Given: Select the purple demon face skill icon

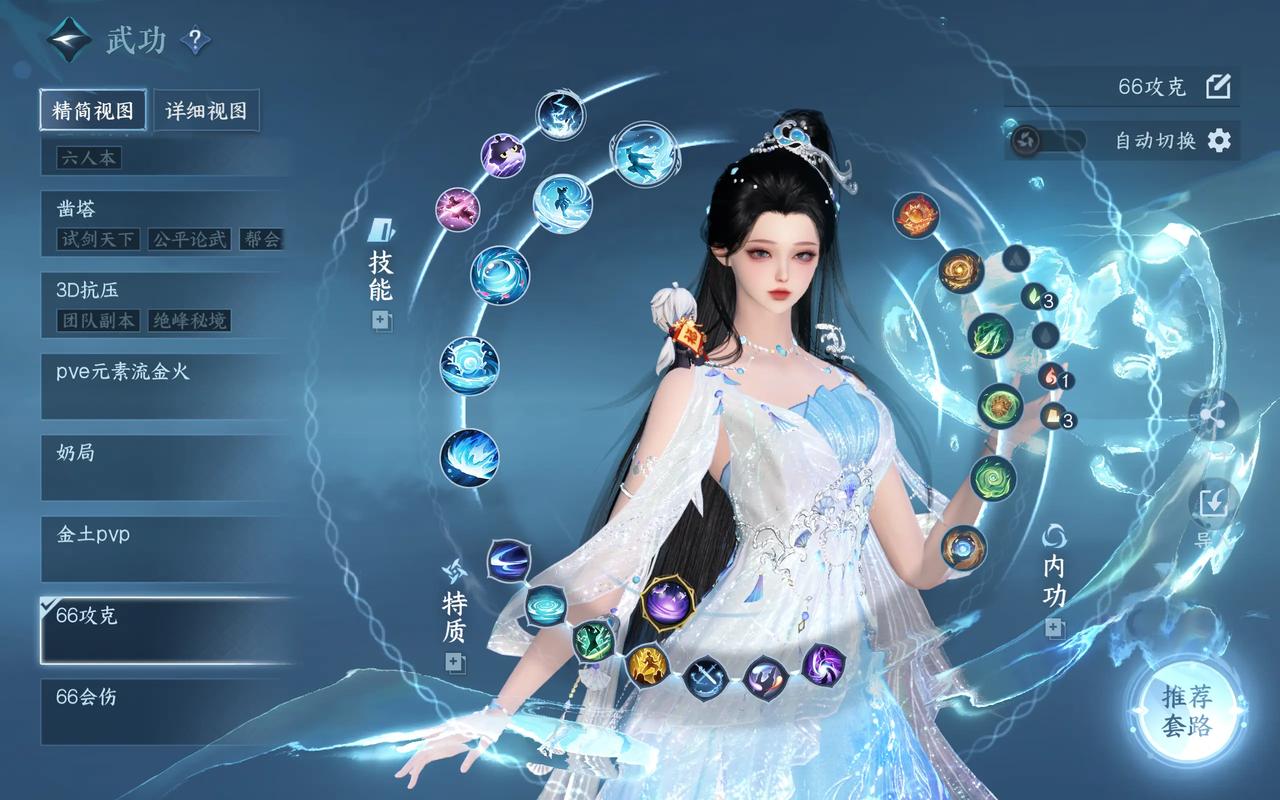Looking at the screenshot, I should (503, 154).
